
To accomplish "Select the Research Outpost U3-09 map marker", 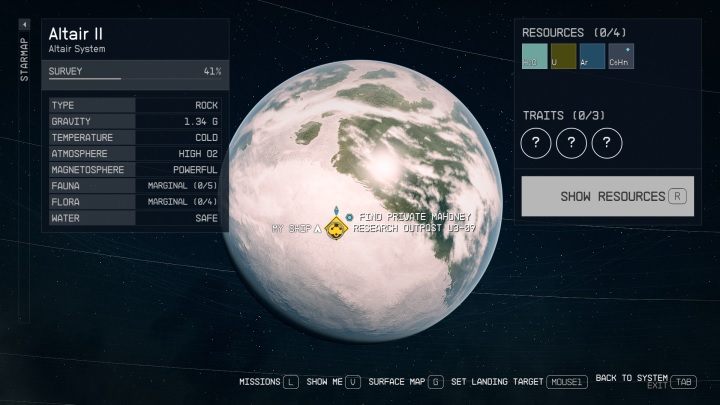I will click(x=339, y=229).
